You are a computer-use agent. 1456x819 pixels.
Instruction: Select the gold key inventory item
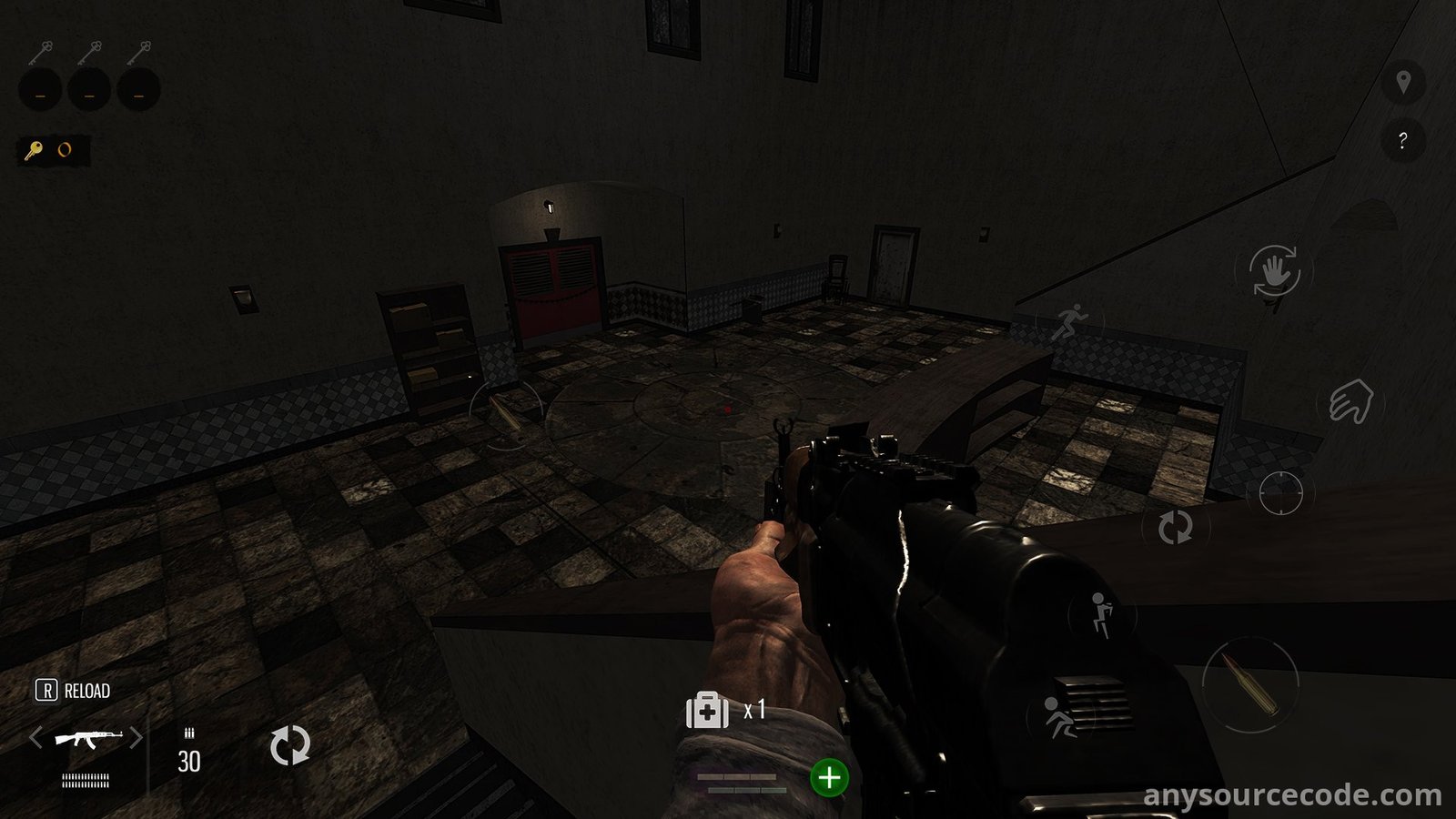tap(34, 150)
